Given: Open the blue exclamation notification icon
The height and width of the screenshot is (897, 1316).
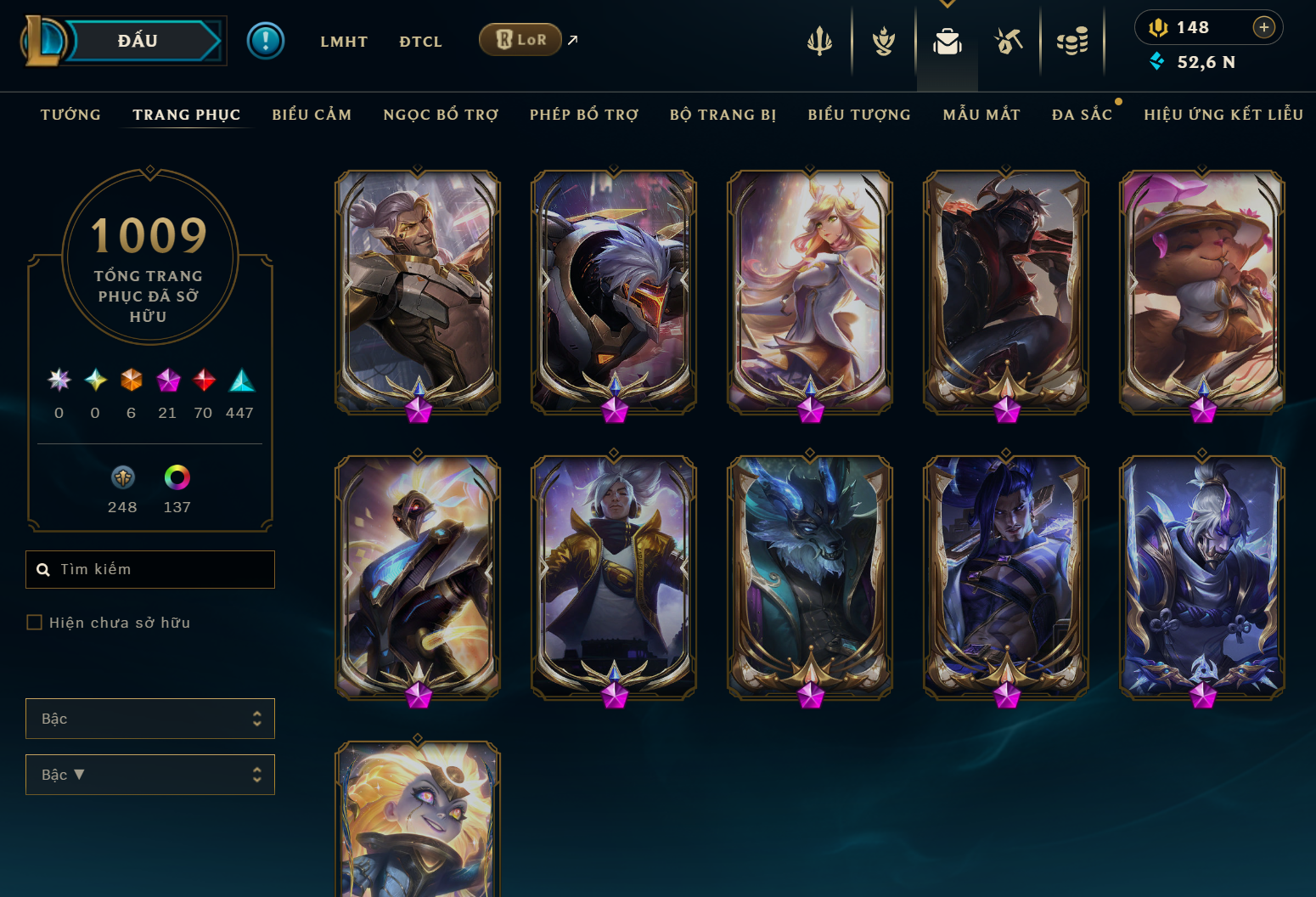Looking at the screenshot, I should (266, 41).
